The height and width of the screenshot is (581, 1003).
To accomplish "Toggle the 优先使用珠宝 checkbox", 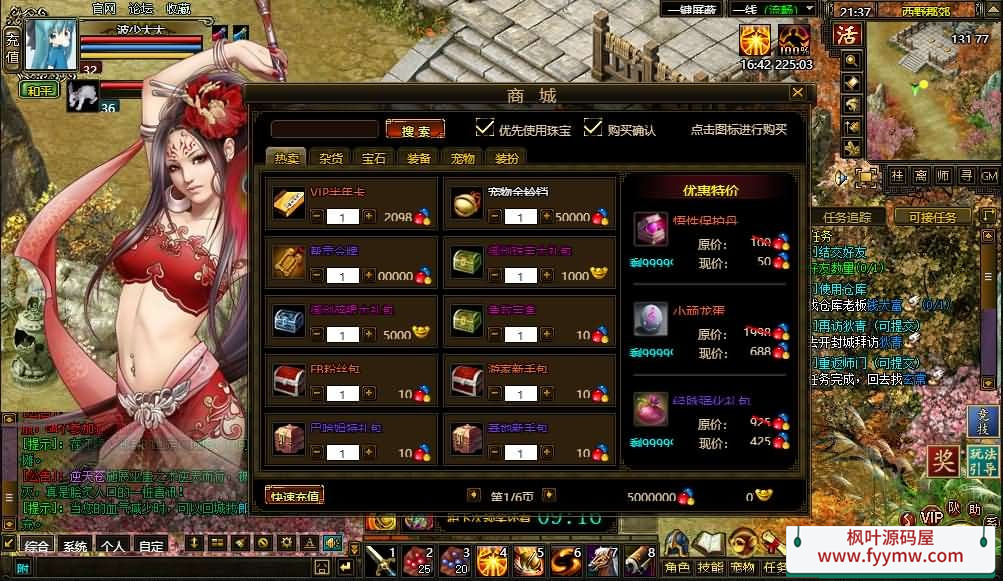I will click(485, 128).
